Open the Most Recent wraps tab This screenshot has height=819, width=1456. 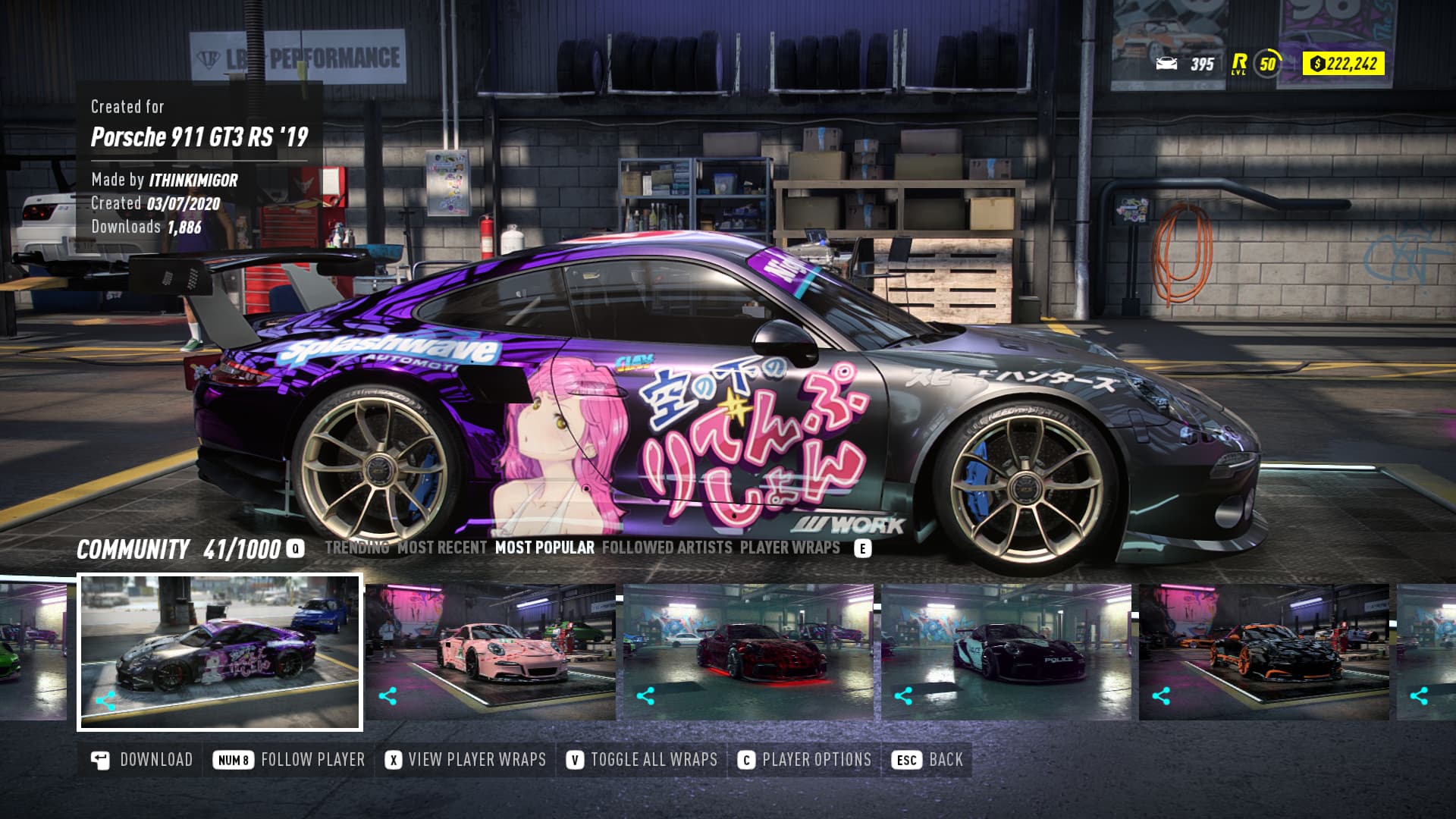point(442,548)
